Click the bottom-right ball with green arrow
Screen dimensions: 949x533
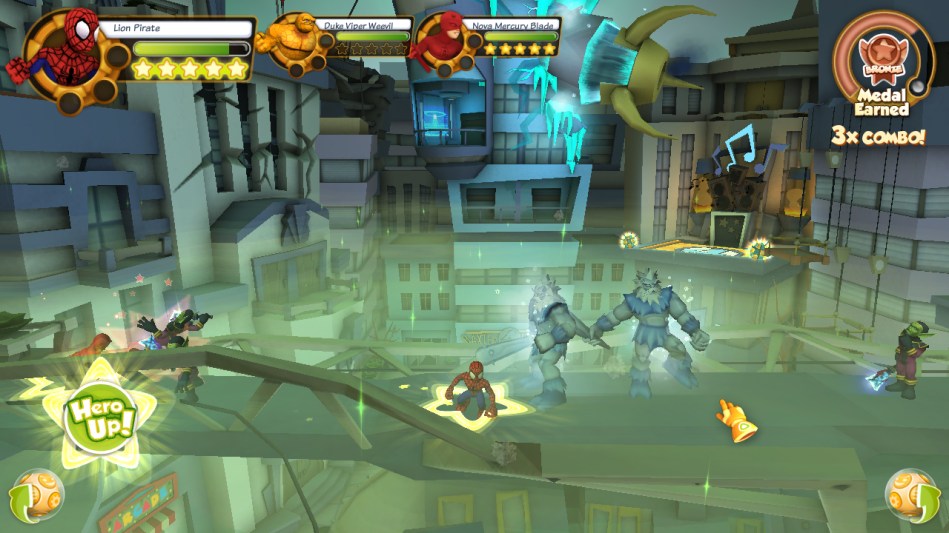(x=909, y=496)
